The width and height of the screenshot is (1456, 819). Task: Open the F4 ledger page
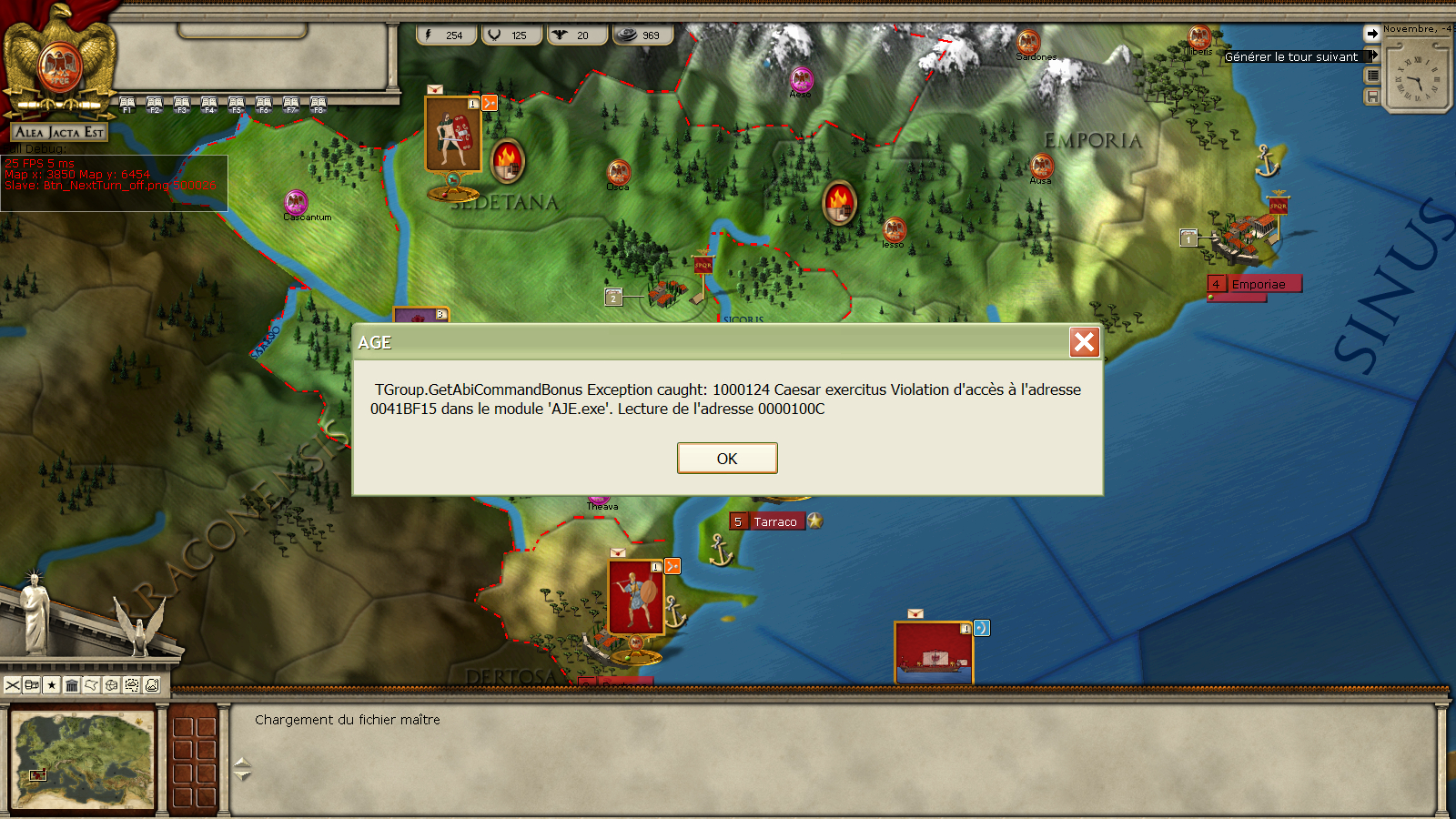click(209, 105)
